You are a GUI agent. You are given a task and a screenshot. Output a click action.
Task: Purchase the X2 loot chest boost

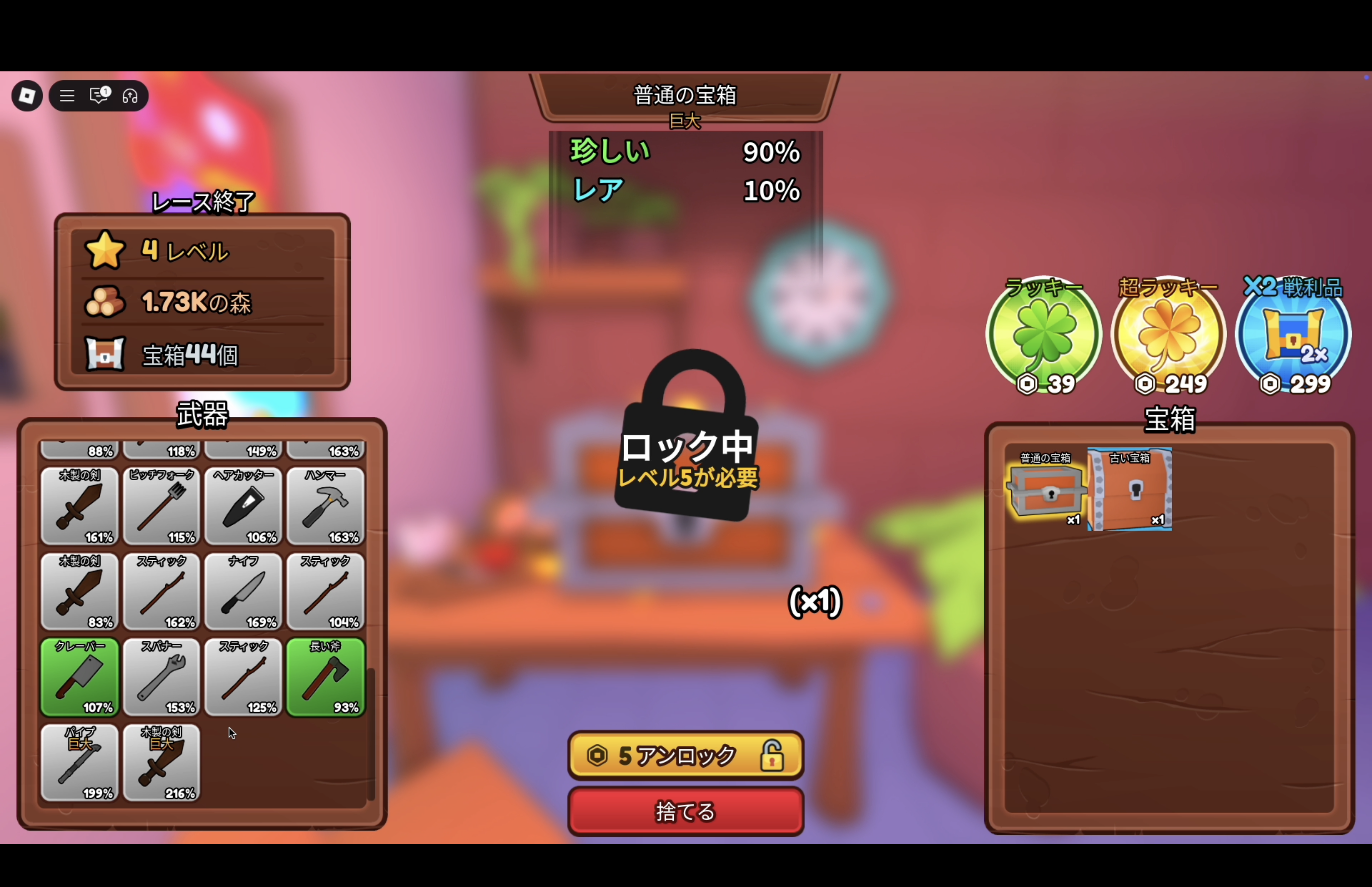(x=1293, y=336)
